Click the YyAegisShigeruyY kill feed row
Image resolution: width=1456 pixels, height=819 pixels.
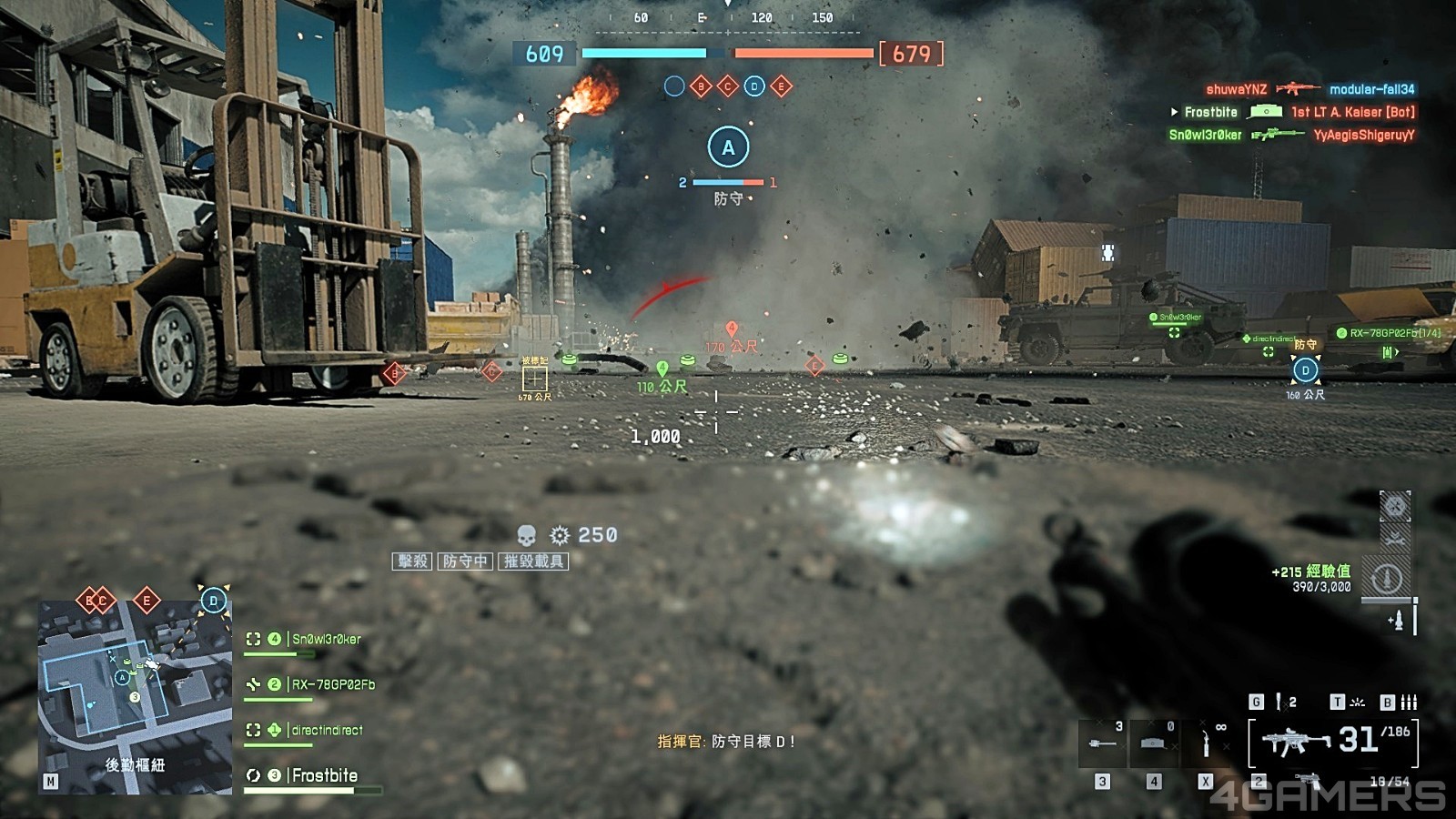click(x=1363, y=135)
